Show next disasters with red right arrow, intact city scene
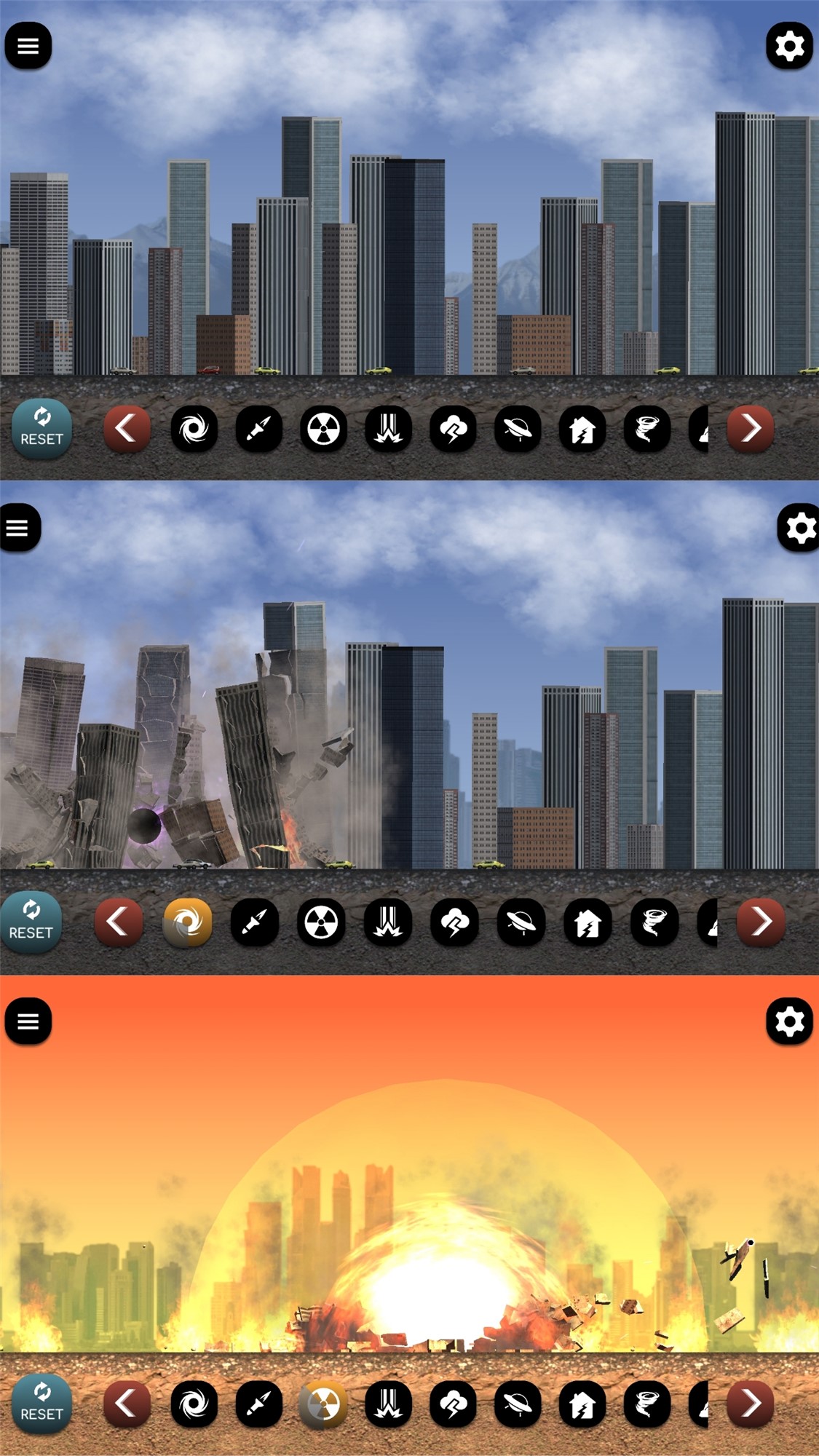 751,428
